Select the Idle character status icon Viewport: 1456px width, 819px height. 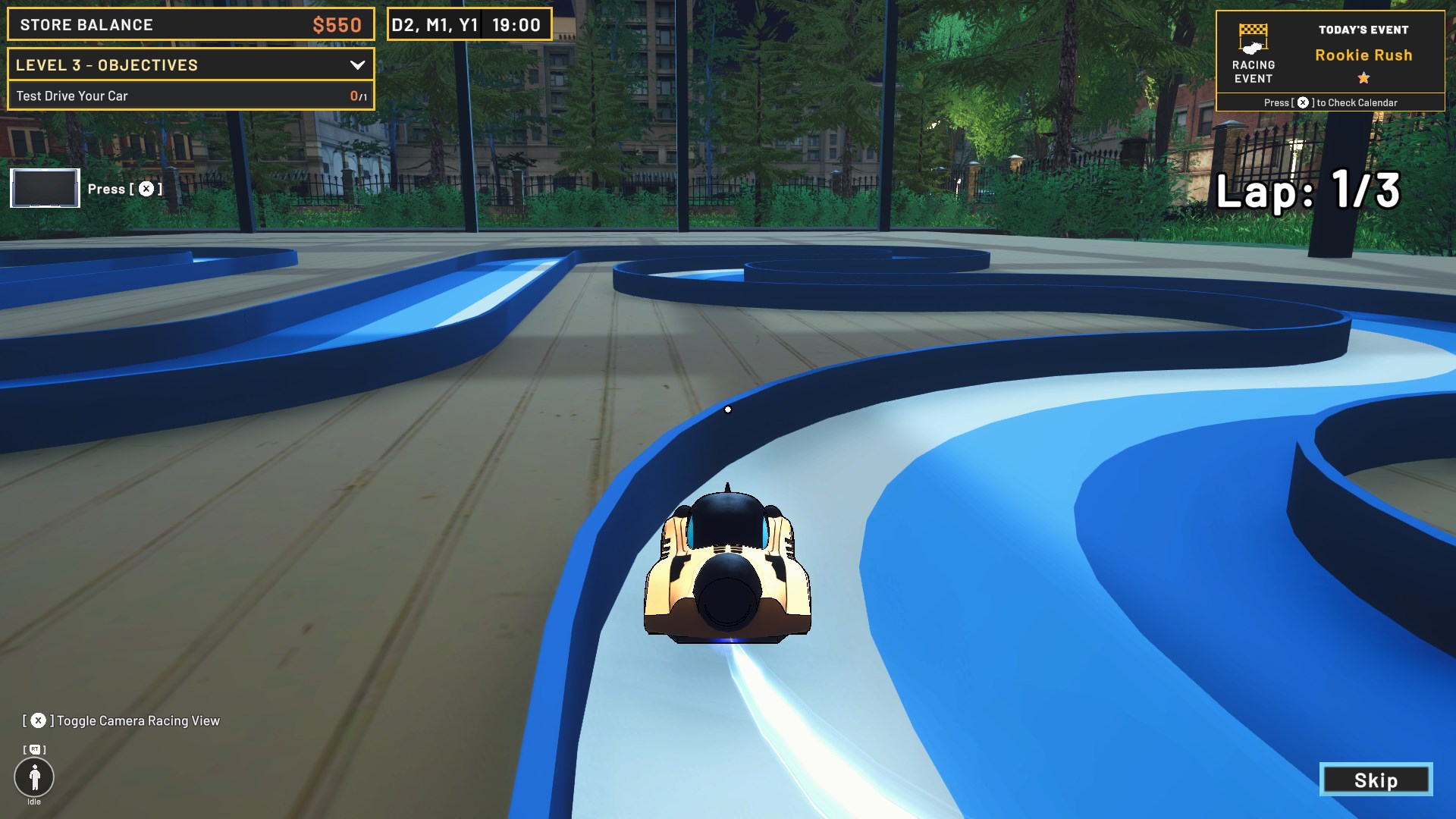(x=34, y=777)
